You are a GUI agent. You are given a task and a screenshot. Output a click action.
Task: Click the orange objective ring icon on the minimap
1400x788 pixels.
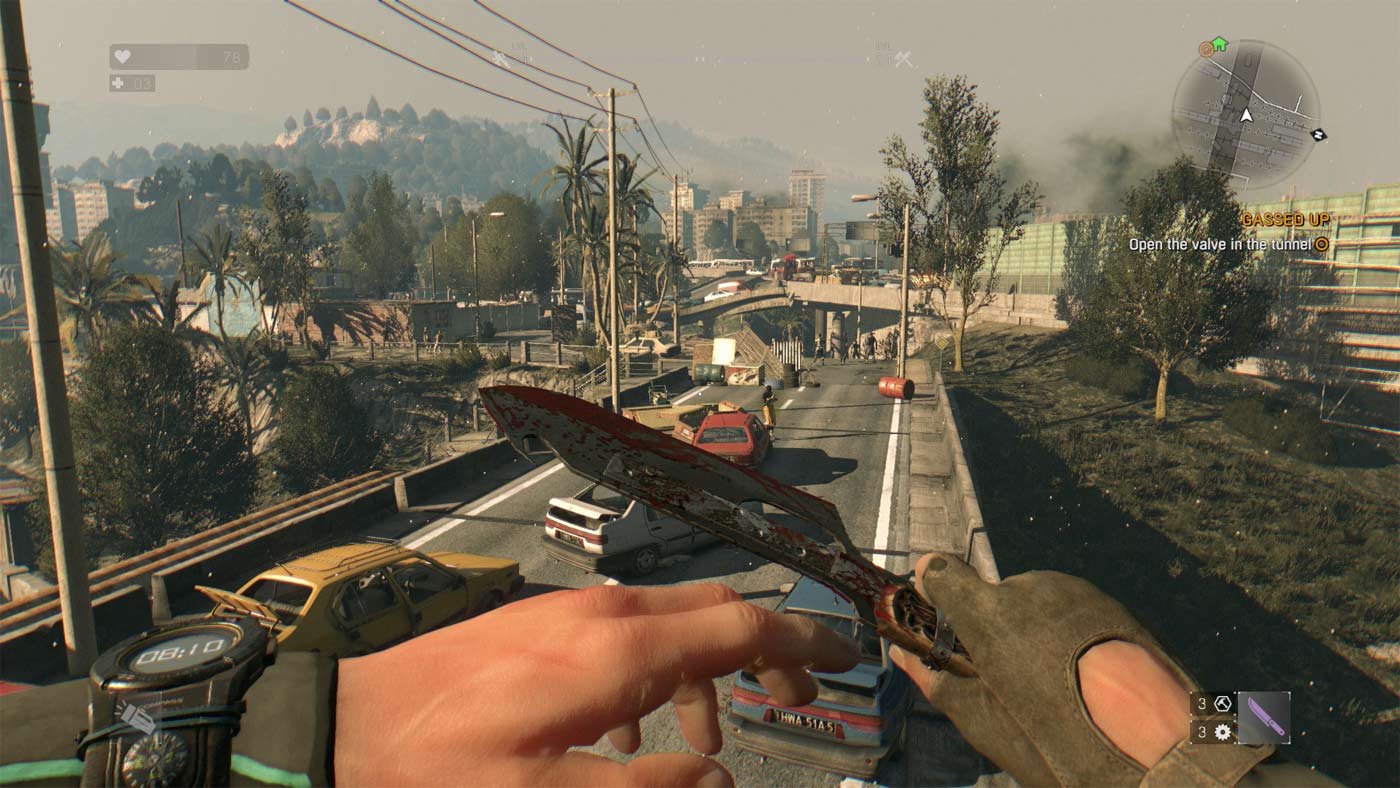click(x=1205, y=48)
